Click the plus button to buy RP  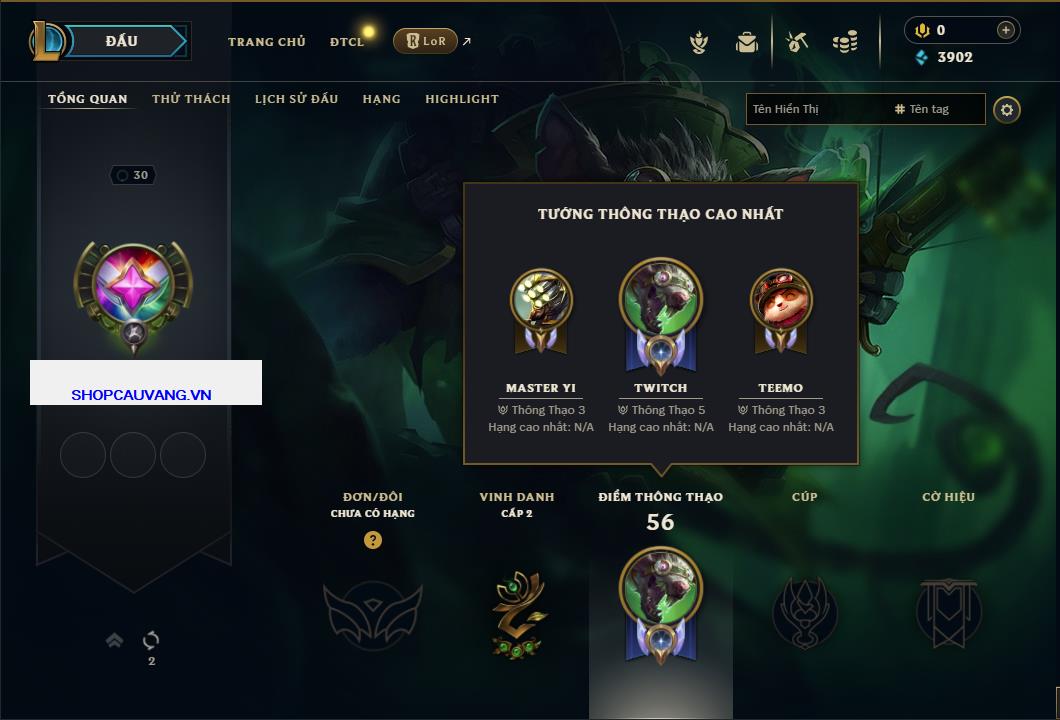pyautogui.click(x=1006, y=30)
